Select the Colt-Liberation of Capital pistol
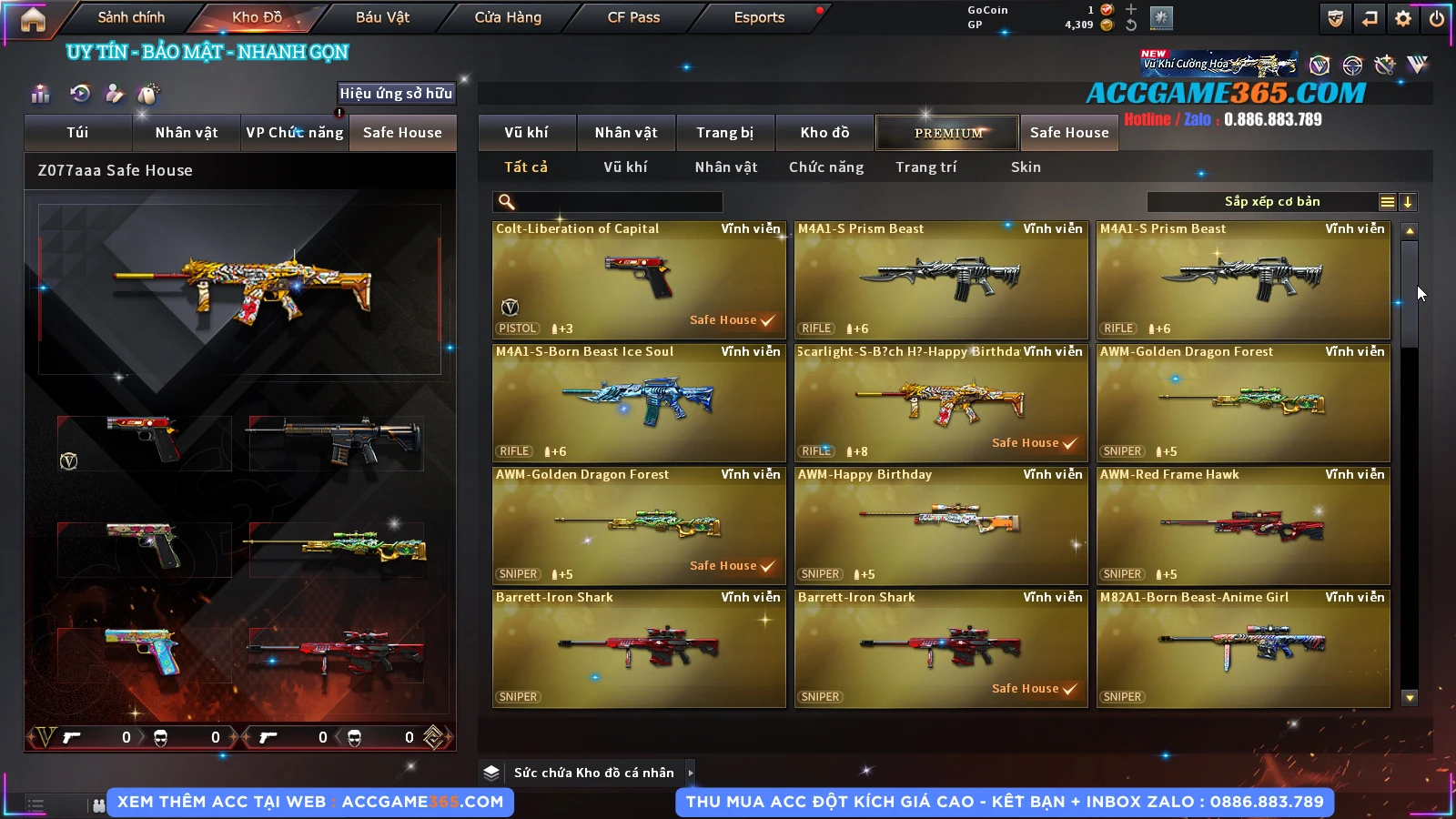This screenshot has width=1456, height=819. [x=639, y=279]
